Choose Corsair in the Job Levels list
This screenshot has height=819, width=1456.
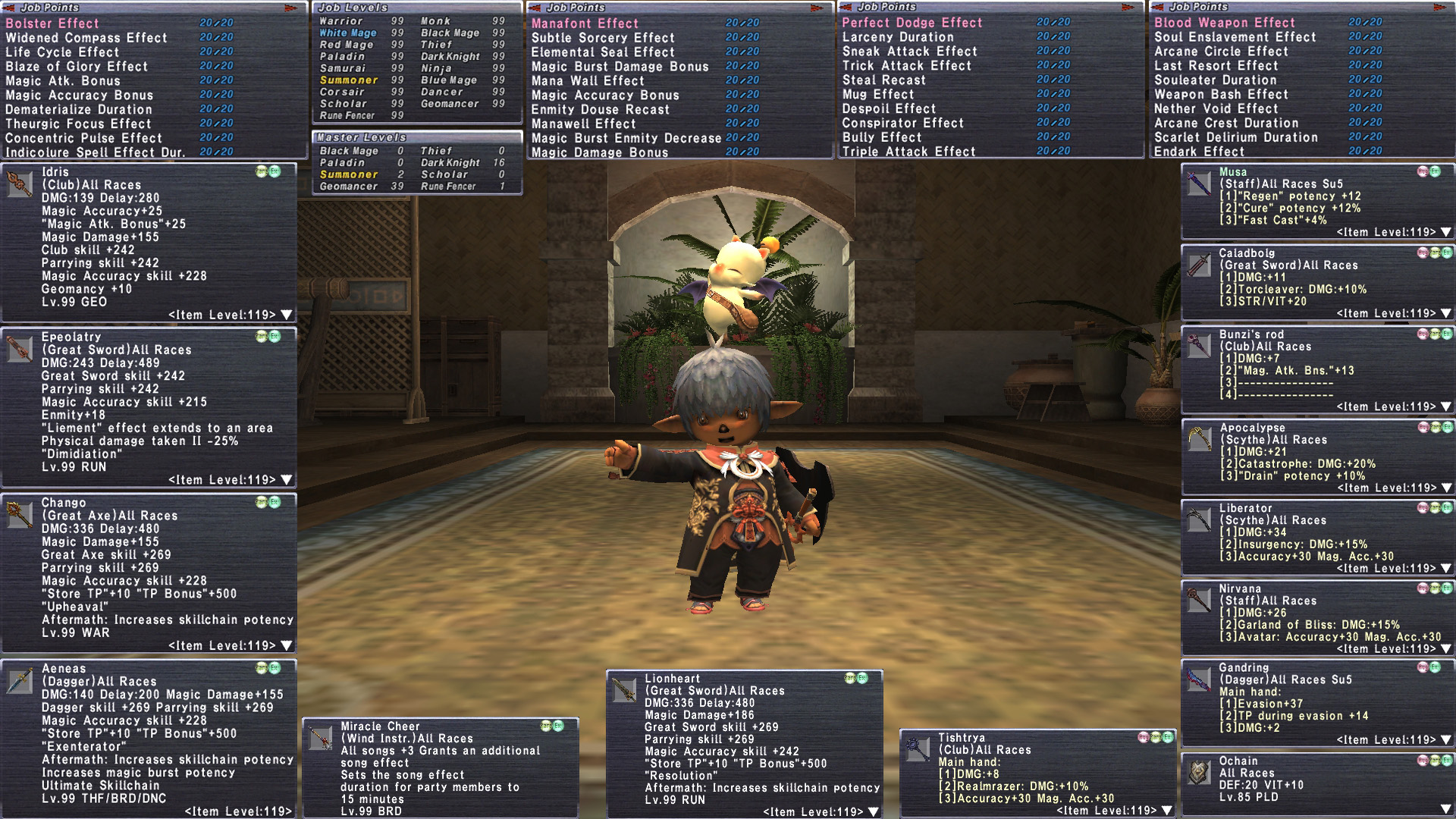pyautogui.click(x=342, y=92)
